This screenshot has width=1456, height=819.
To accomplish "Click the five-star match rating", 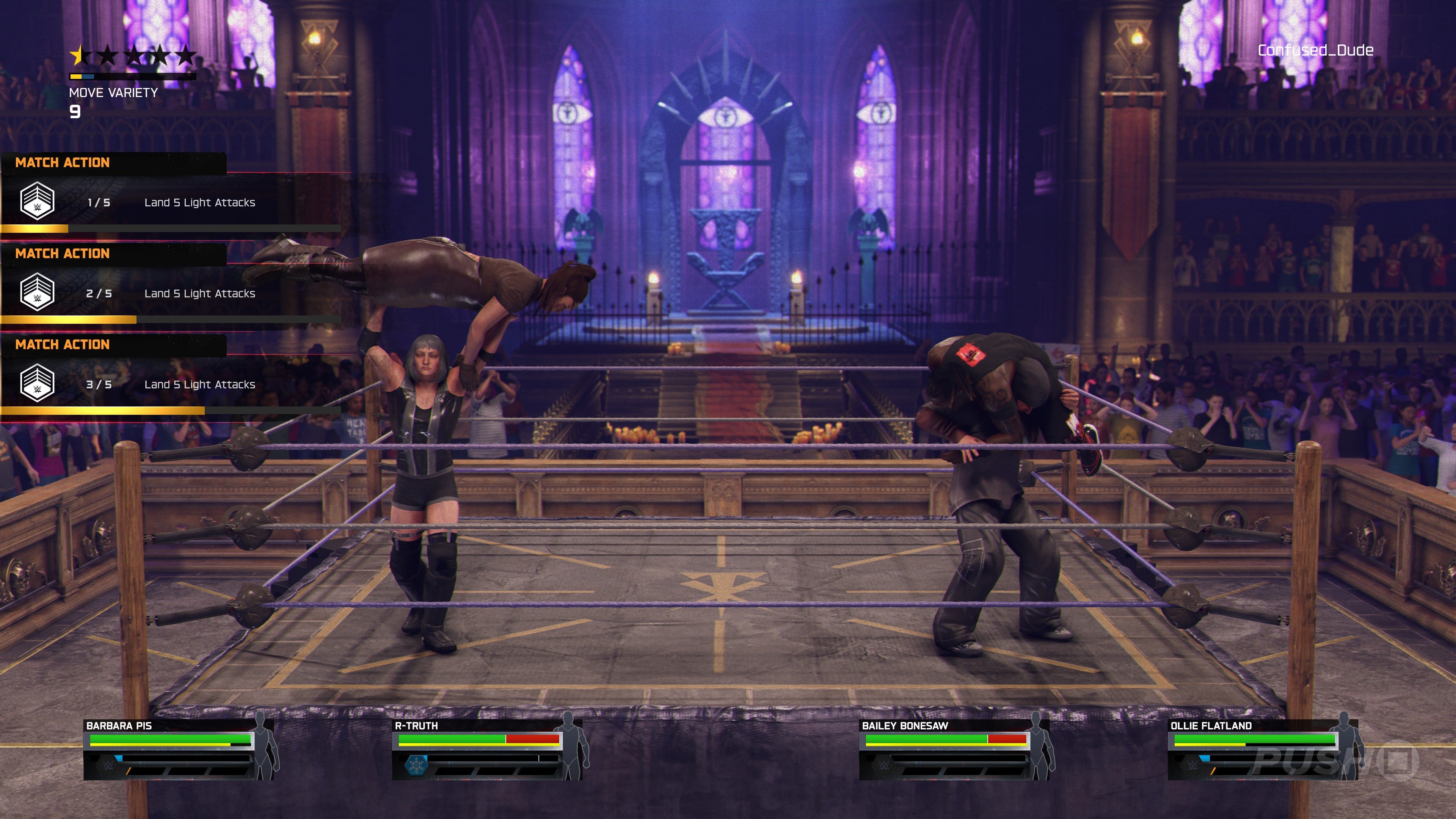I will coord(133,55).
